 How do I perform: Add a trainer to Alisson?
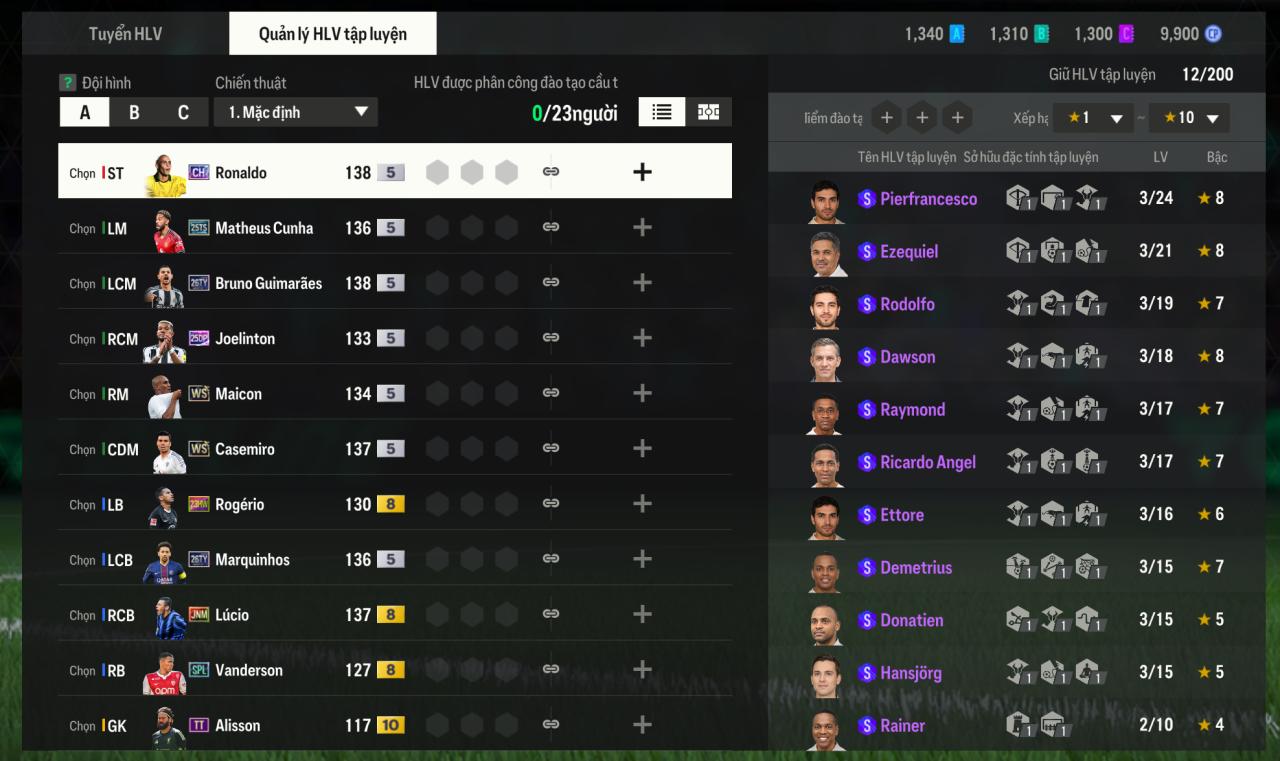pos(642,725)
